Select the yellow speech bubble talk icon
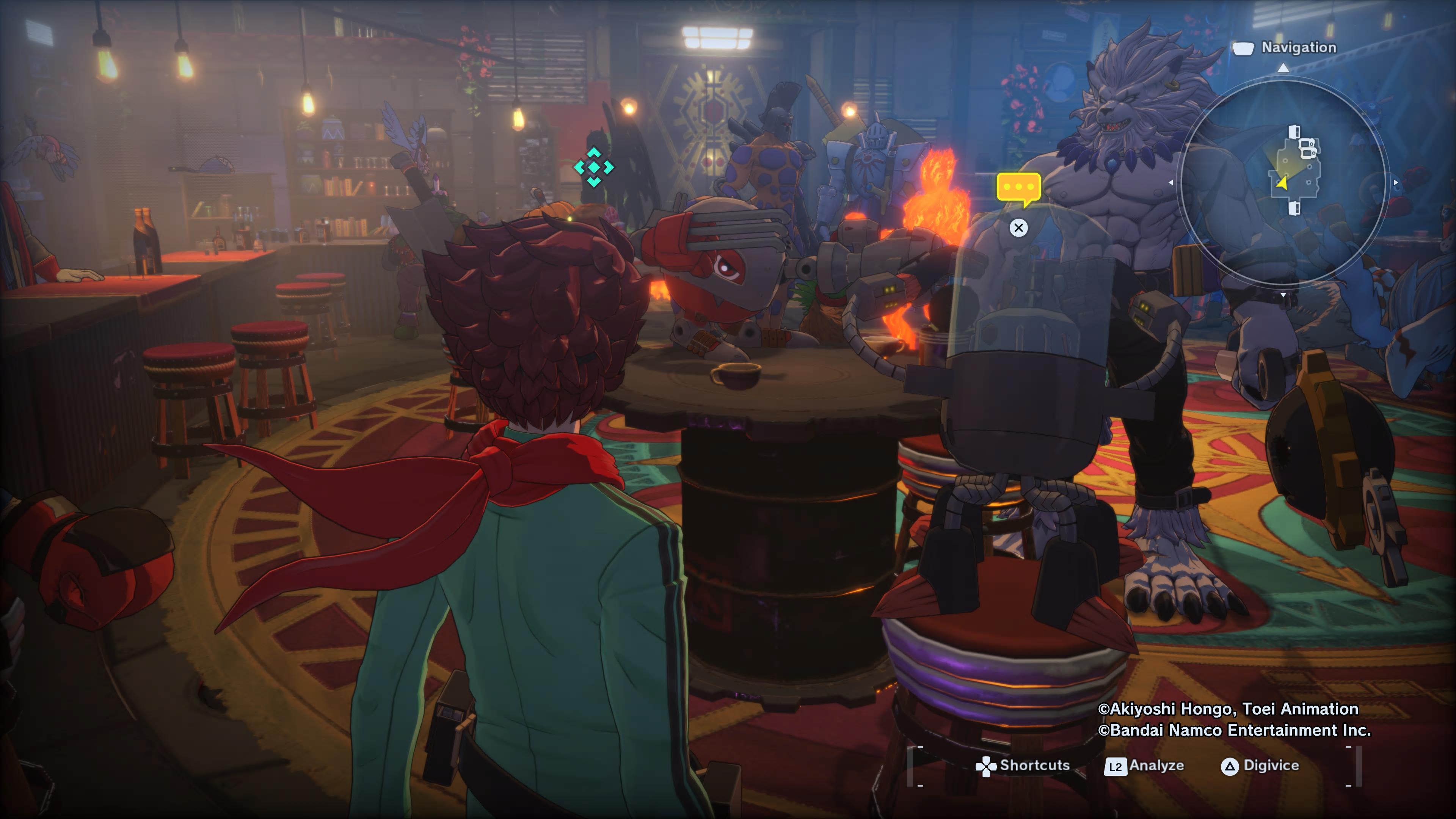The width and height of the screenshot is (1456, 819). click(1018, 188)
